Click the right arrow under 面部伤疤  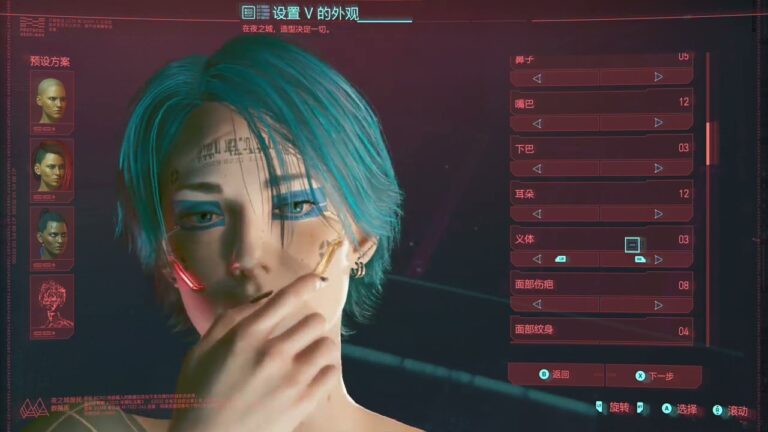pos(658,304)
